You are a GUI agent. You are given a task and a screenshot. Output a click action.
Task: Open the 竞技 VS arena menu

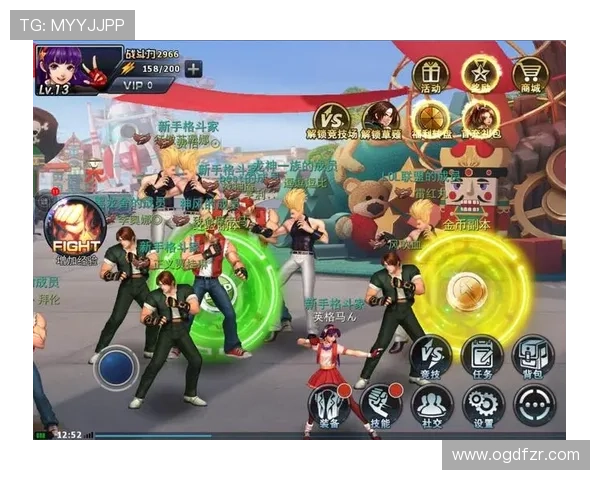pos(432,357)
